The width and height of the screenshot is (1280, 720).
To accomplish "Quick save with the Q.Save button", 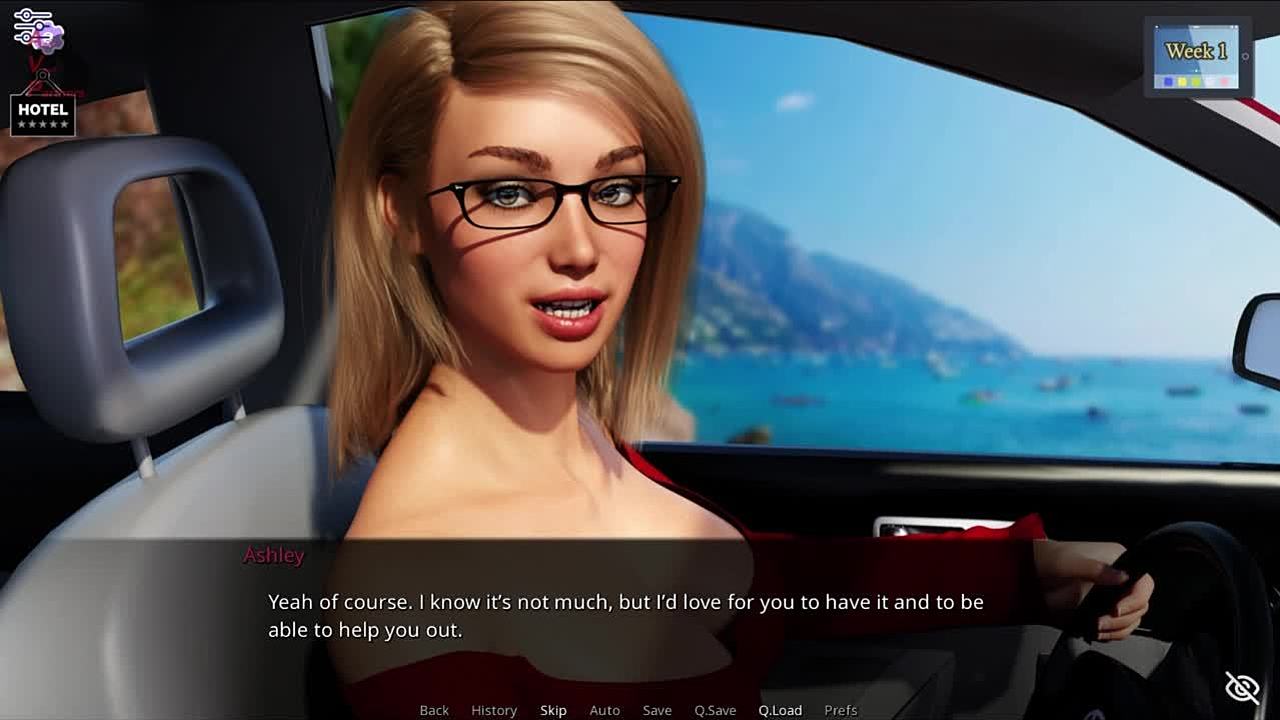I will click(x=715, y=710).
